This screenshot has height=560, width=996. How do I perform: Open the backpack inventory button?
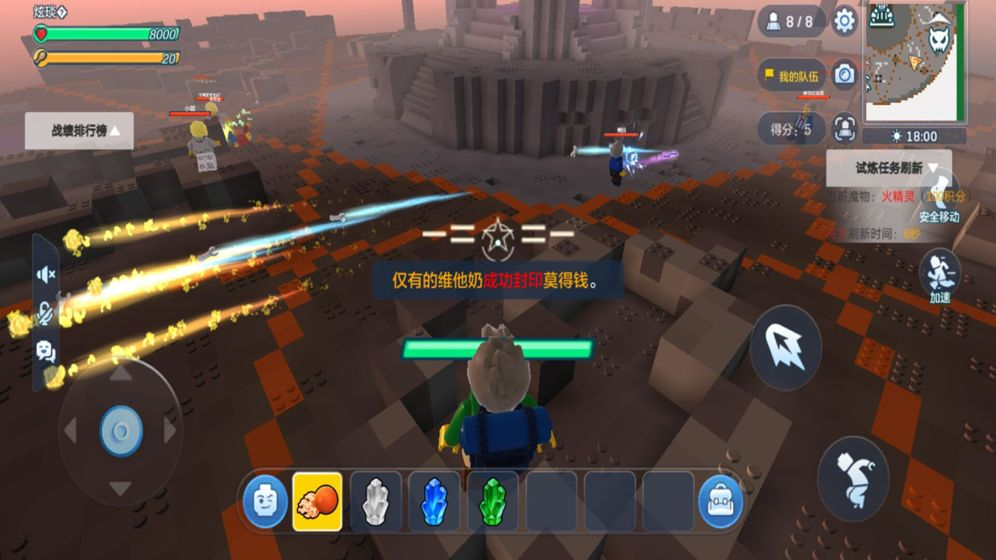coord(721,501)
